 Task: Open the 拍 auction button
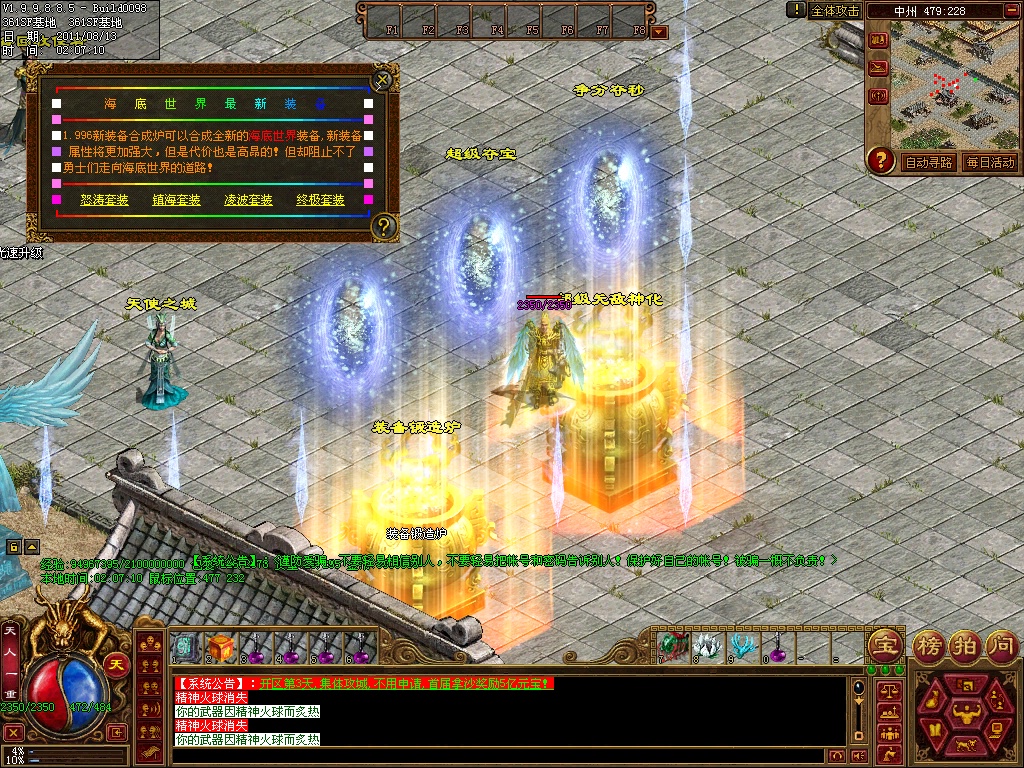(x=964, y=645)
